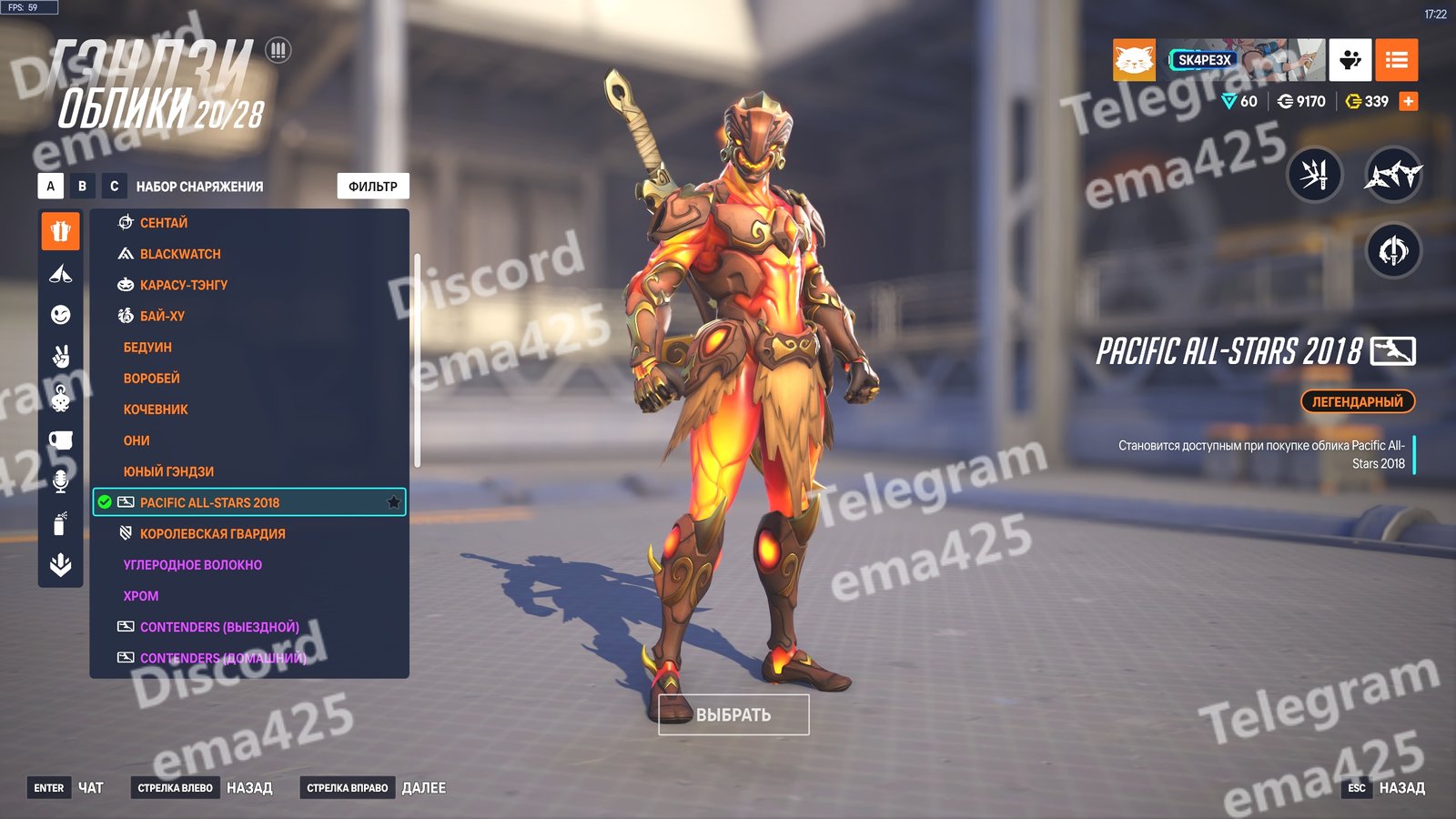1456x819 pixels.
Task: Select the Они skin
Action: coord(136,440)
